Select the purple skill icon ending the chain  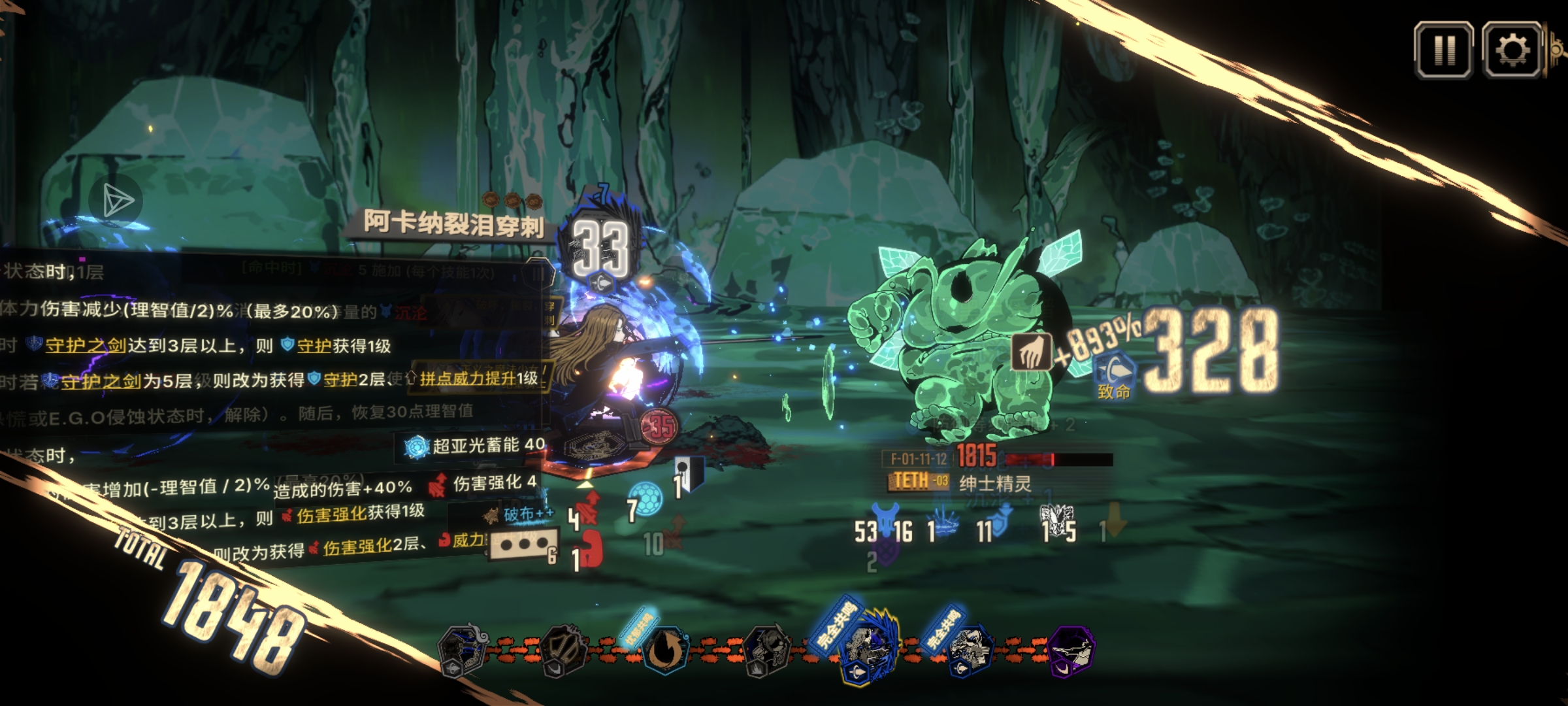point(1071,650)
